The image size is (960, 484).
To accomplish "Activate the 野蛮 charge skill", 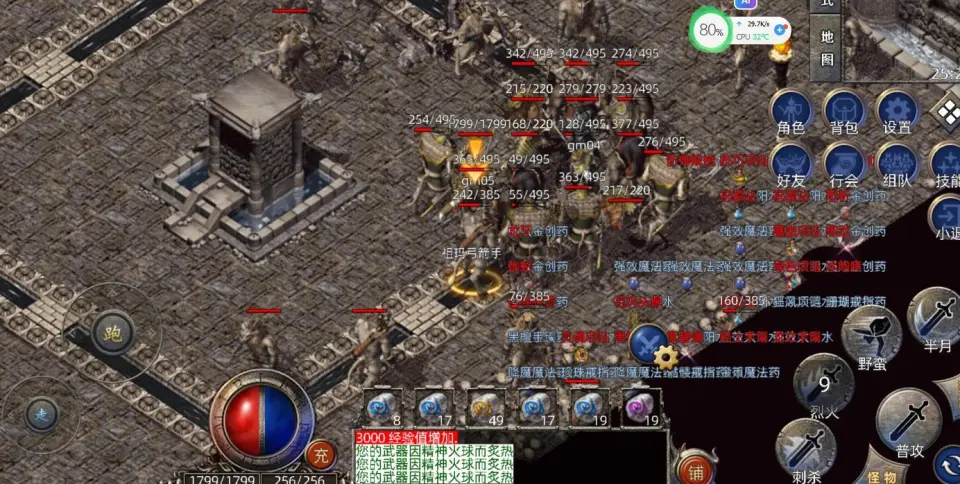I will click(x=871, y=333).
